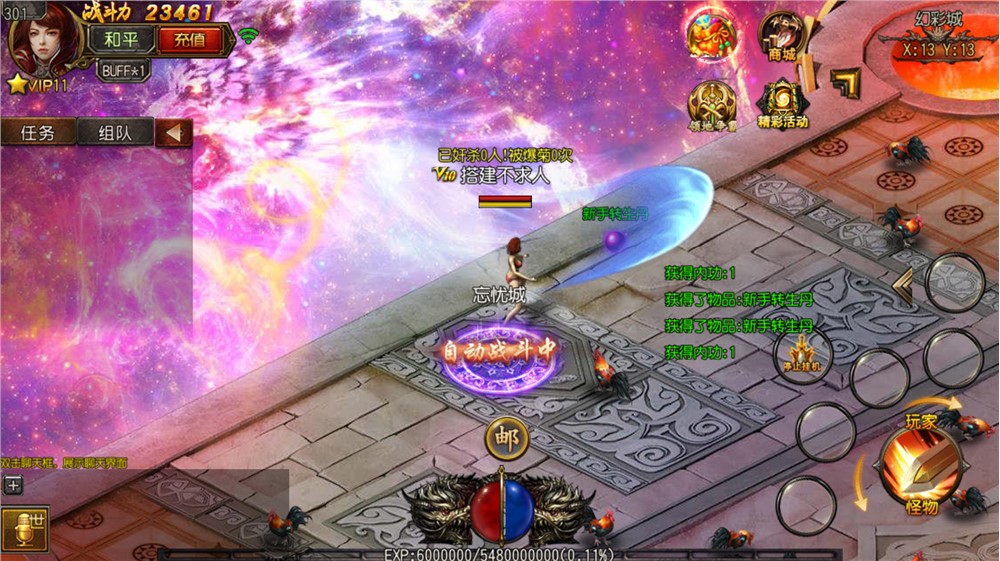This screenshot has height=561, width=1000.
Task: Stop auto-battle with 停止挂机 button
Action: (x=802, y=353)
